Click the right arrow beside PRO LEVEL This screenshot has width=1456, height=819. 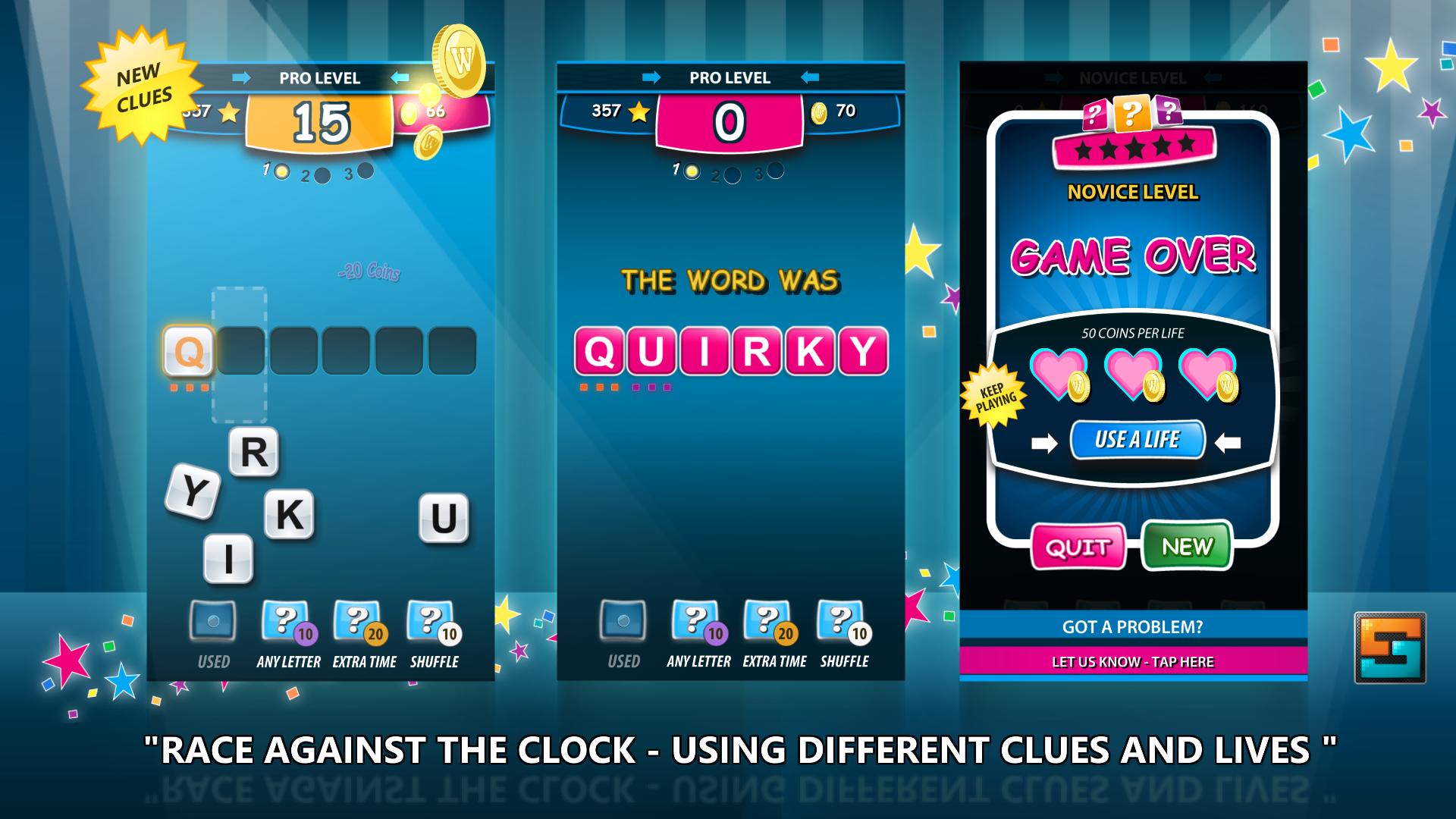tap(240, 77)
